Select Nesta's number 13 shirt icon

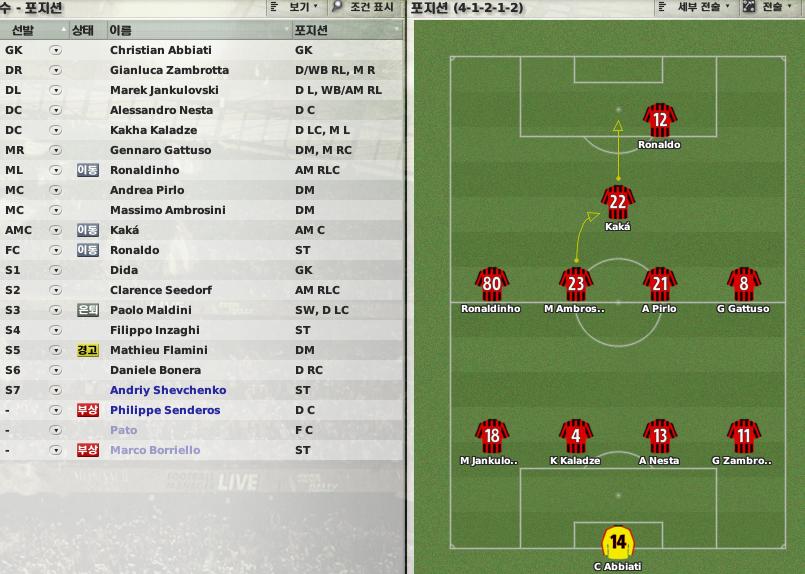pos(659,437)
